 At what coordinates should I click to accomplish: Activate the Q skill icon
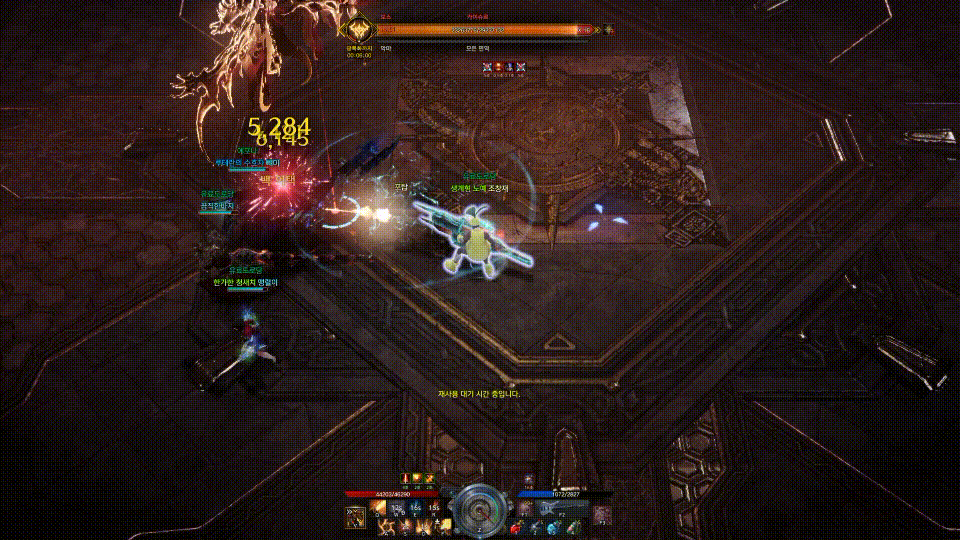point(379,508)
